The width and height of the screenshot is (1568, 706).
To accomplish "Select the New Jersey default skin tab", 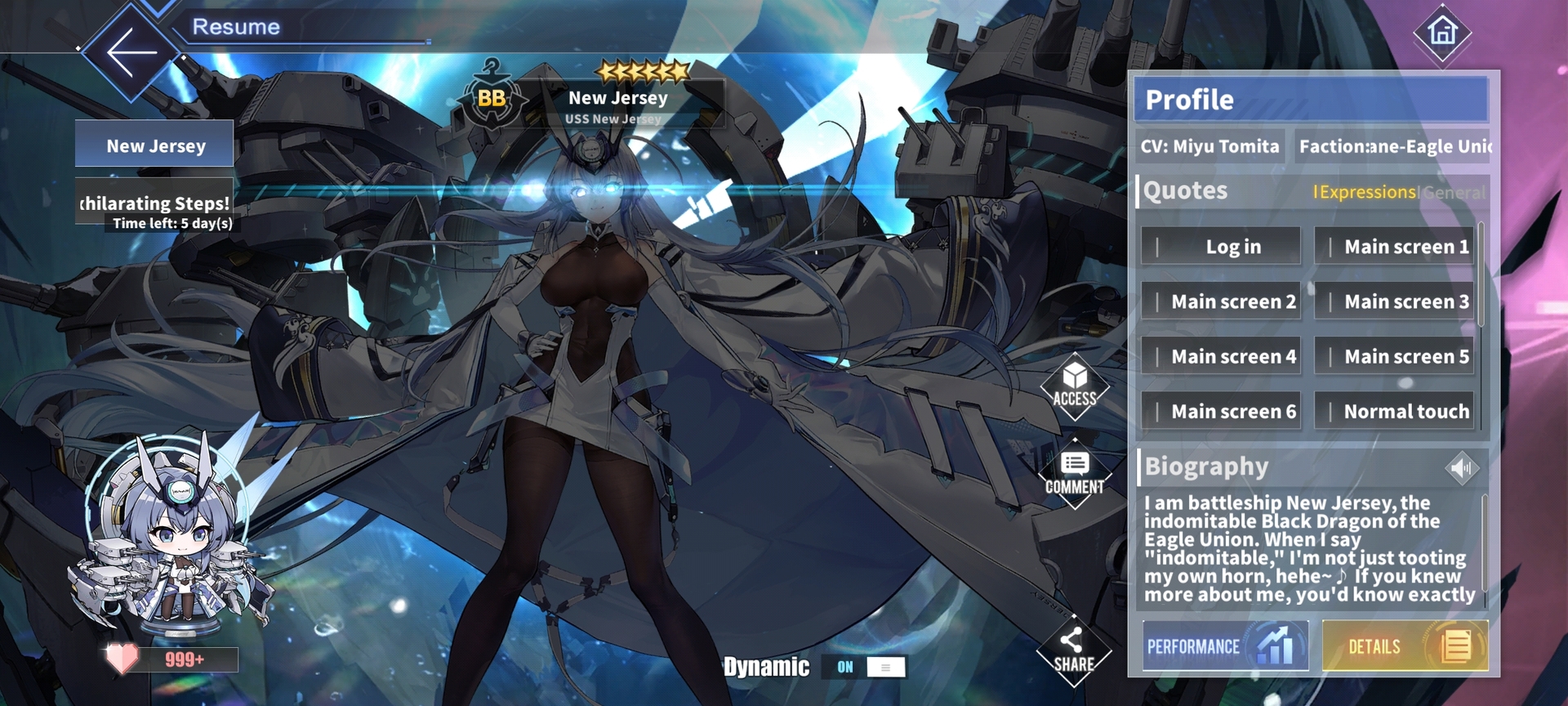I will [x=155, y=145].
